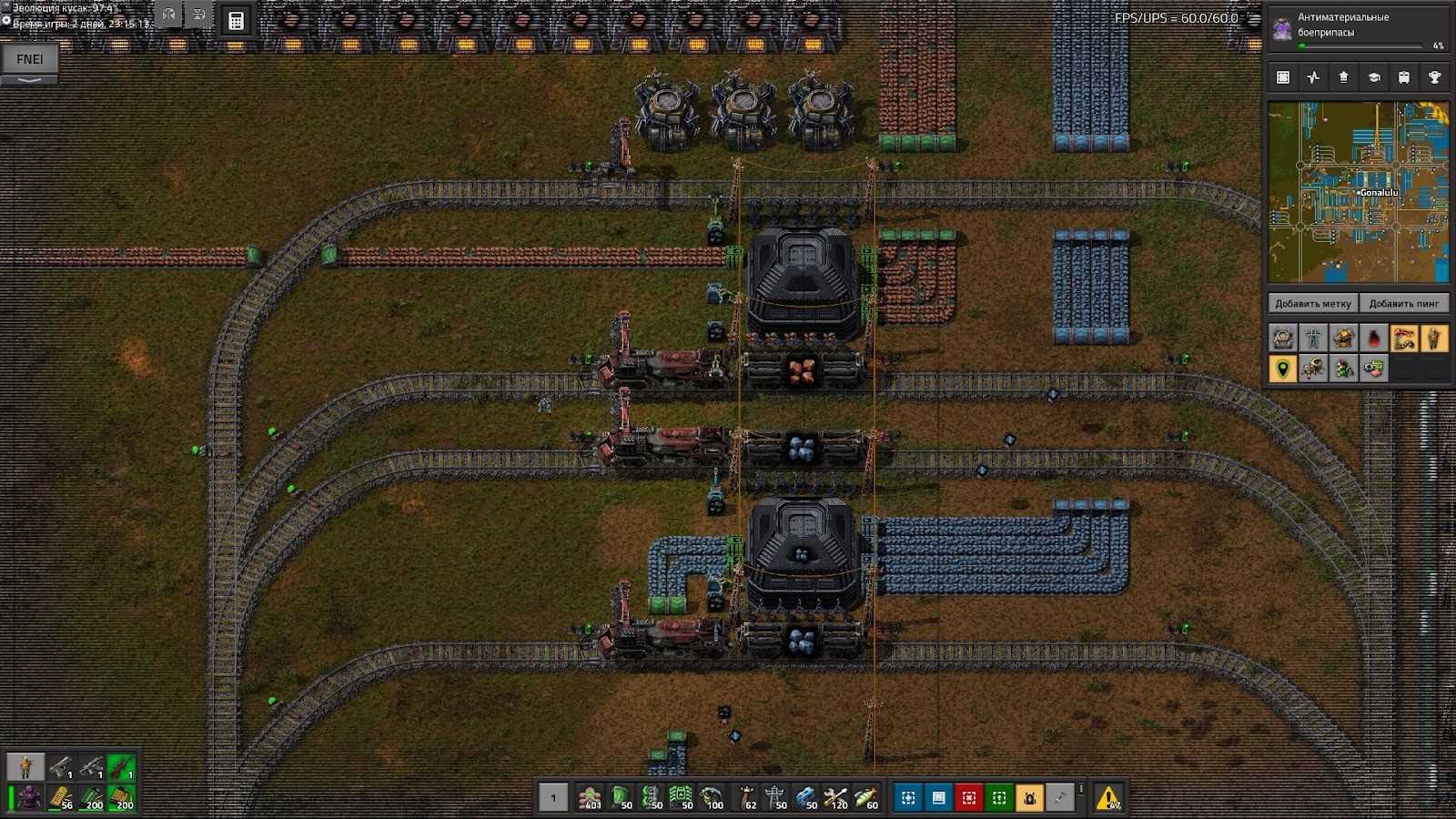Image resolution: width=1456 pixels, height=819 pixels.
Task: Show achievements via the trophy icon
Action: pyautogui.click(x=1434, y=77)
